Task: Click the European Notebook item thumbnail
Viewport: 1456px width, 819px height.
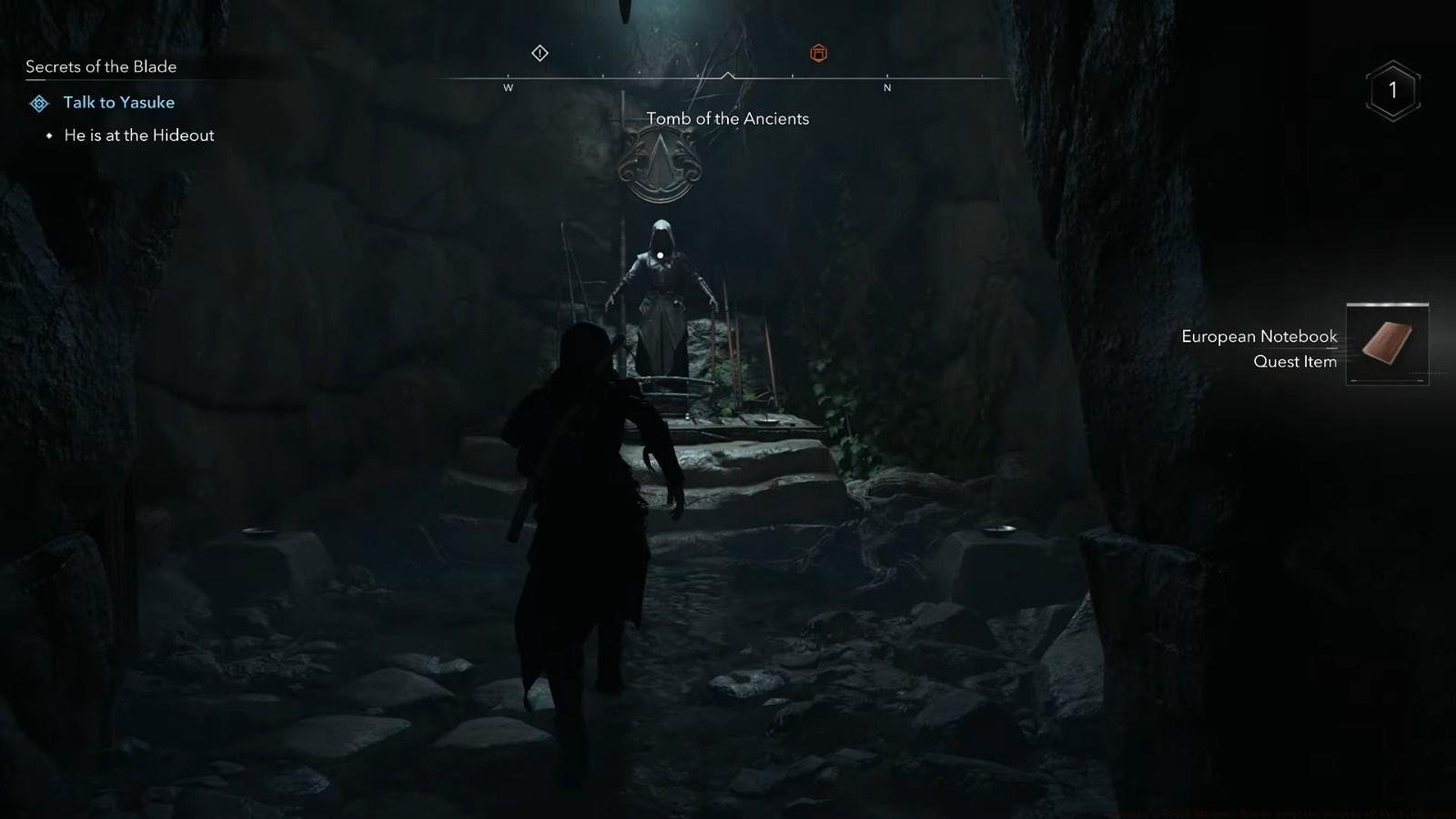Action: [1386, 344]
